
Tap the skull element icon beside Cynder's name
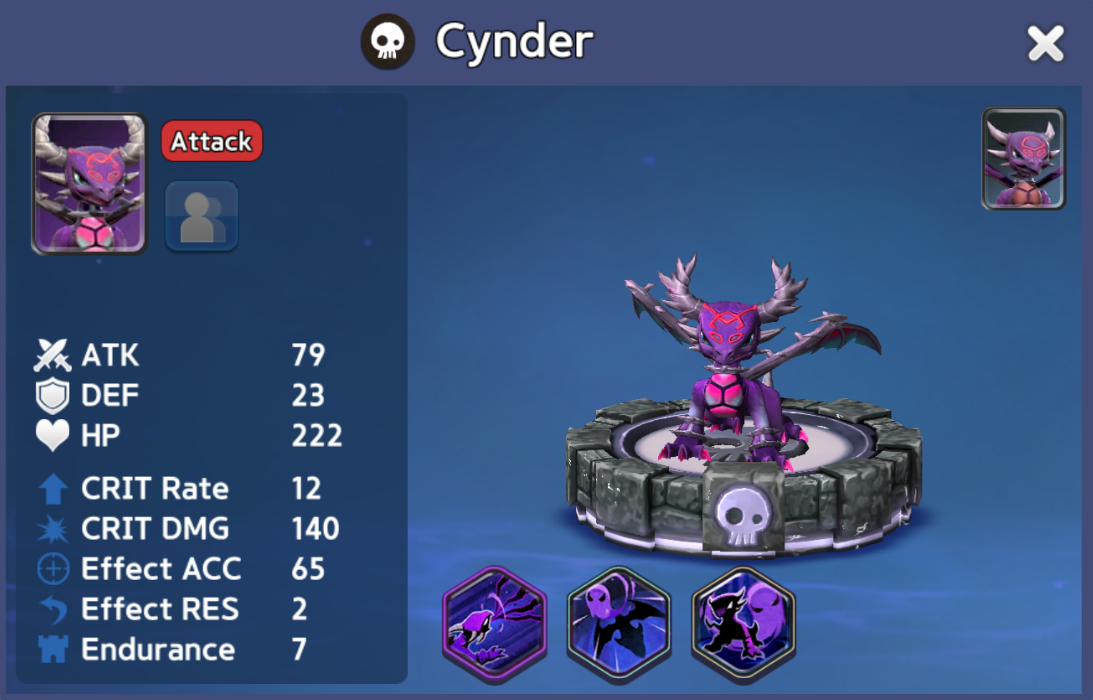(x=388, y=42)
